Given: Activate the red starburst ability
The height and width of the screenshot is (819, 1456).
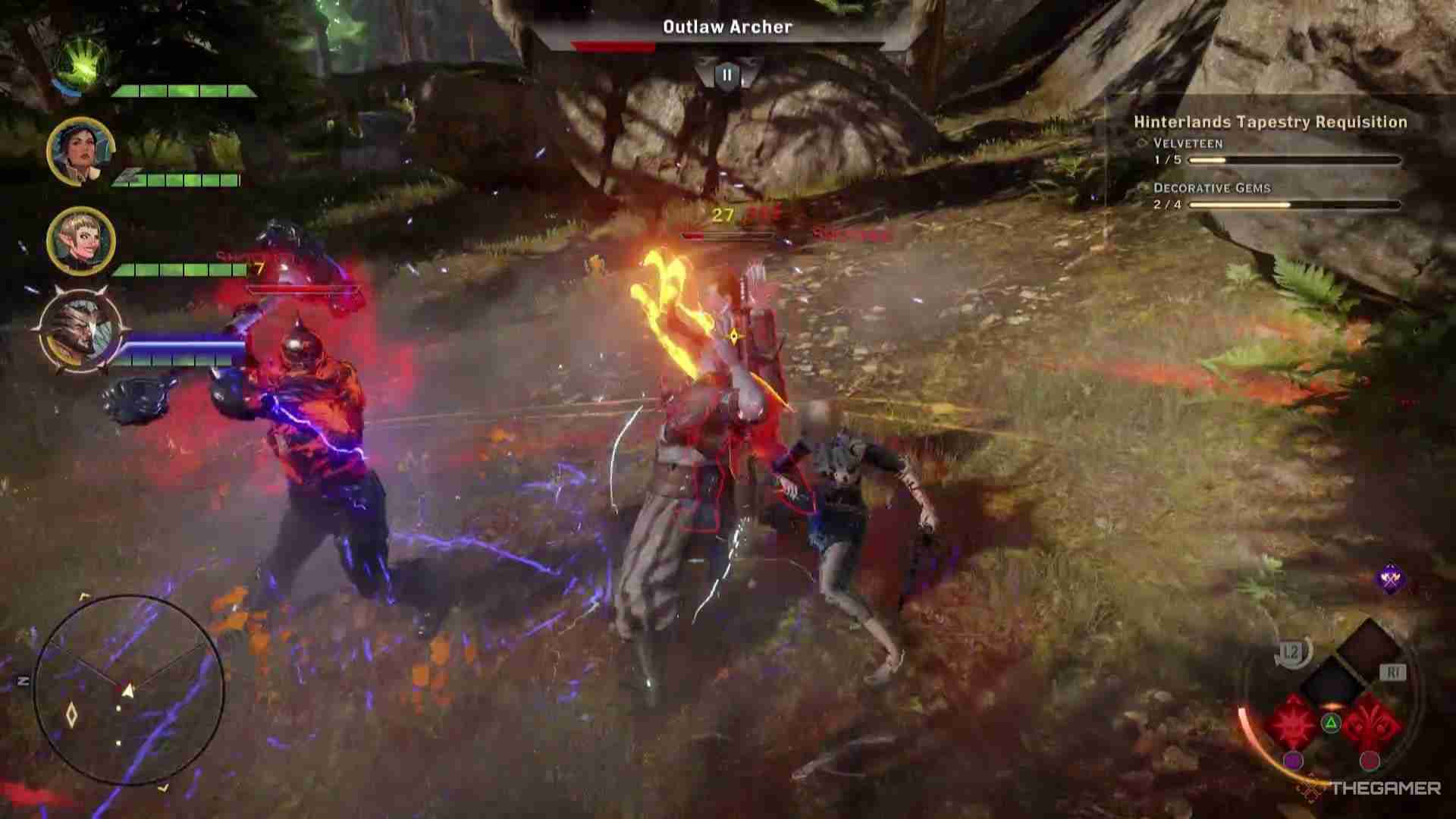Looking at the screenshot, I should click(1294, 723).
